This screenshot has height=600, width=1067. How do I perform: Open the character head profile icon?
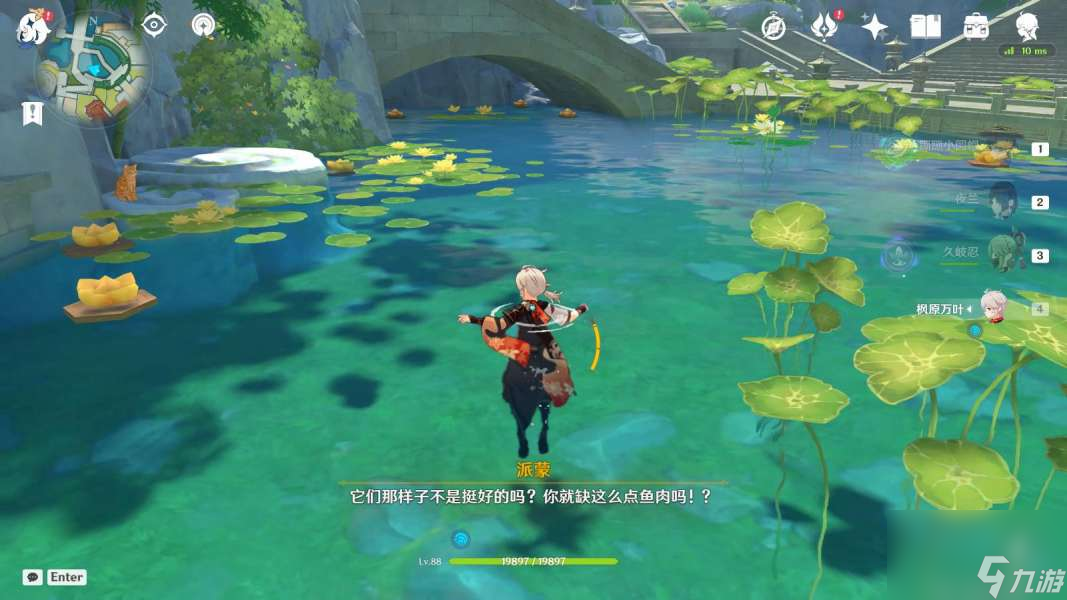(x=1027, y=25)
